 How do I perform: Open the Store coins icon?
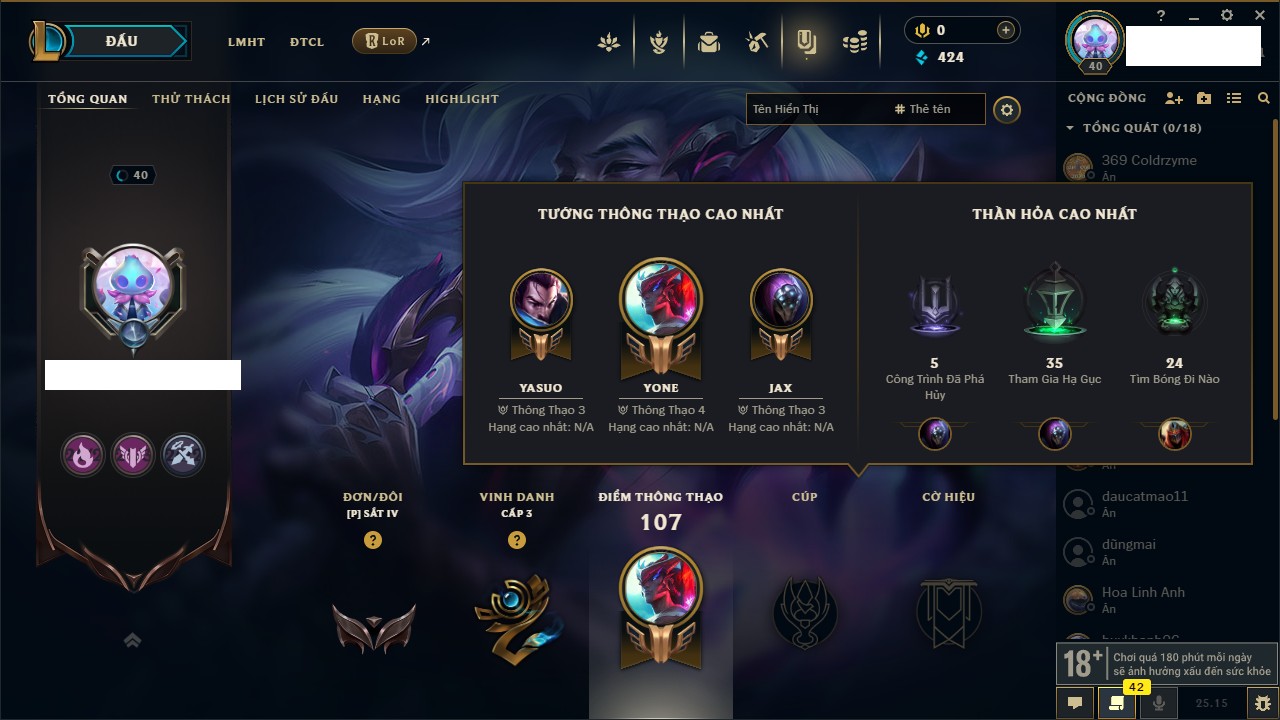pos(854,42)
